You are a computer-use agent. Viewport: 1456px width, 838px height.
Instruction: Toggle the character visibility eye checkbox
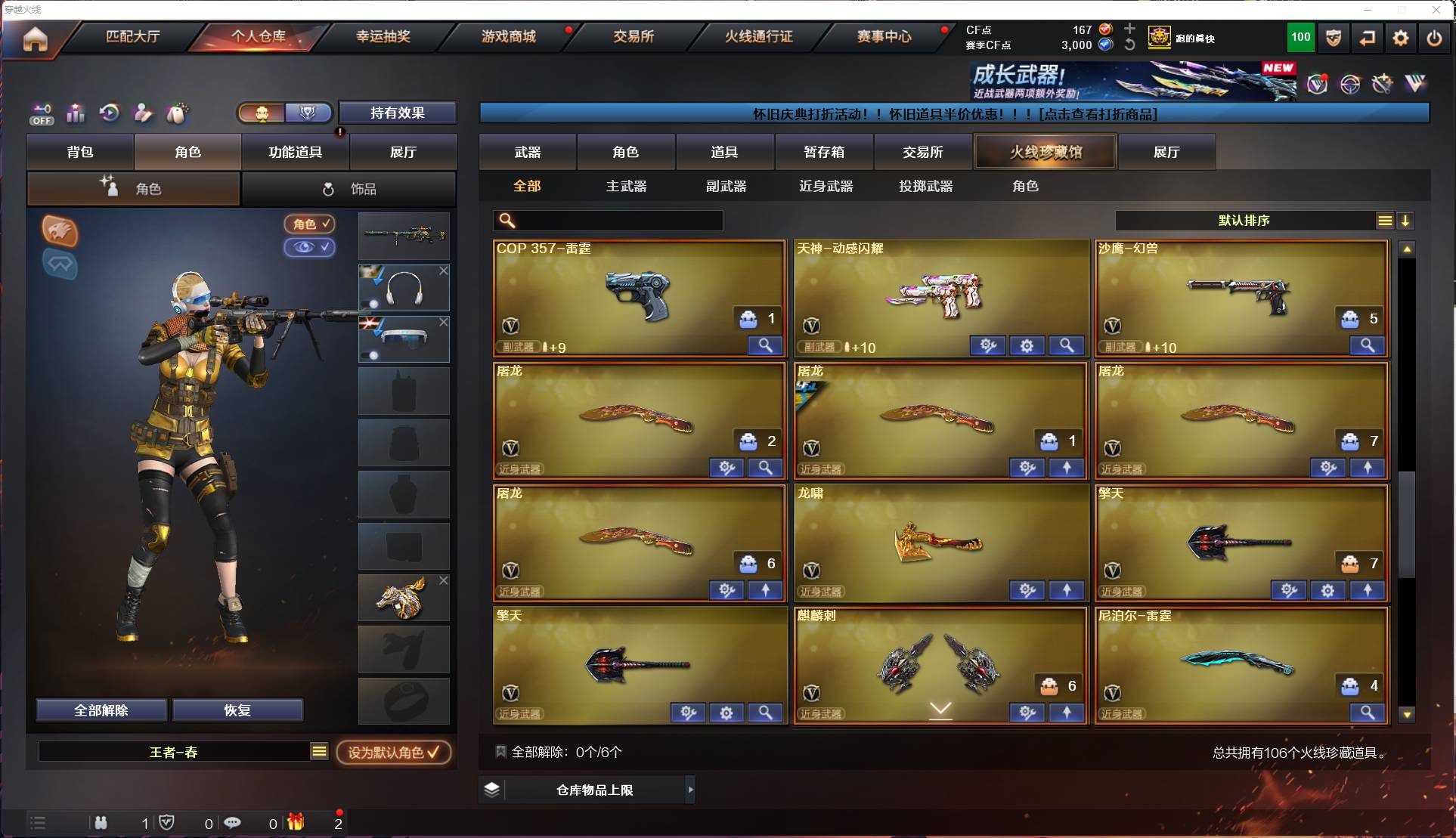tap(310, 248)
